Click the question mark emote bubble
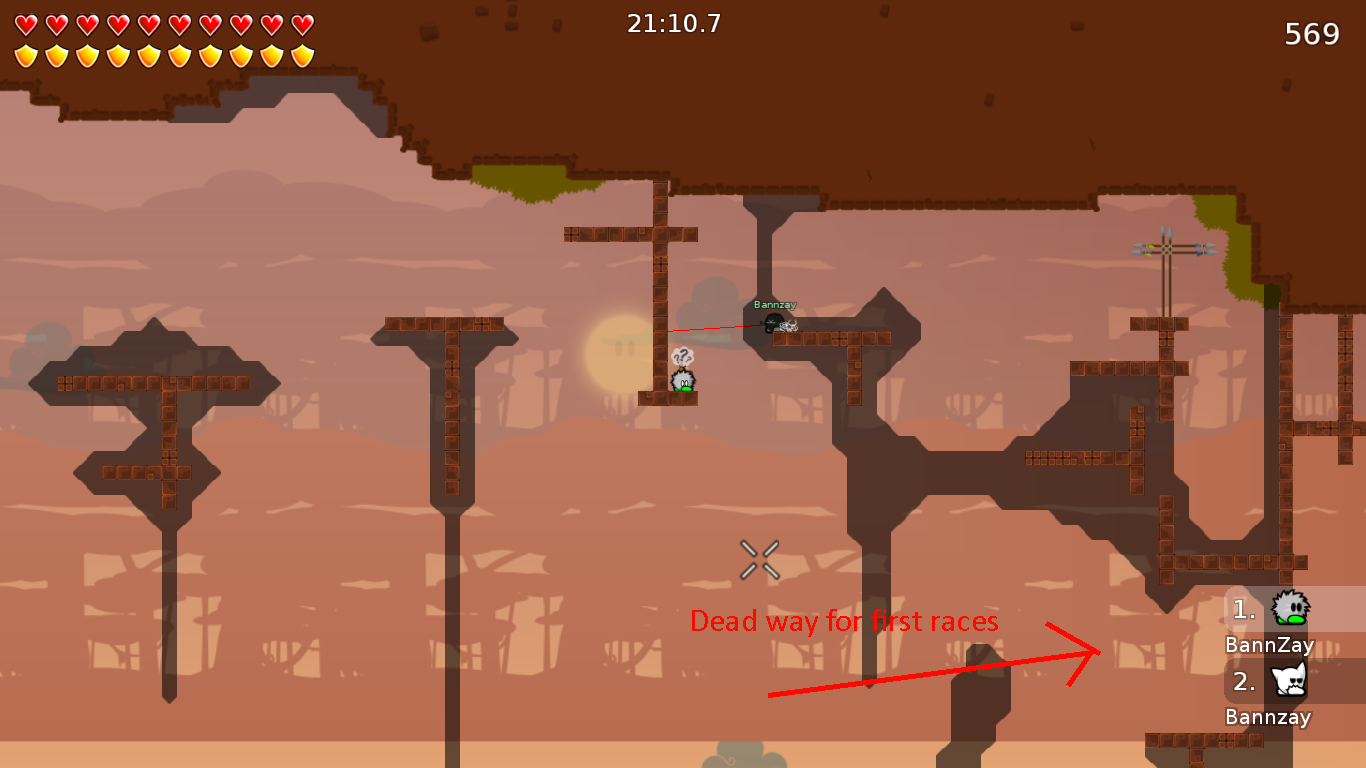Viewport: 1366px width, 768px height. [683, 353]
